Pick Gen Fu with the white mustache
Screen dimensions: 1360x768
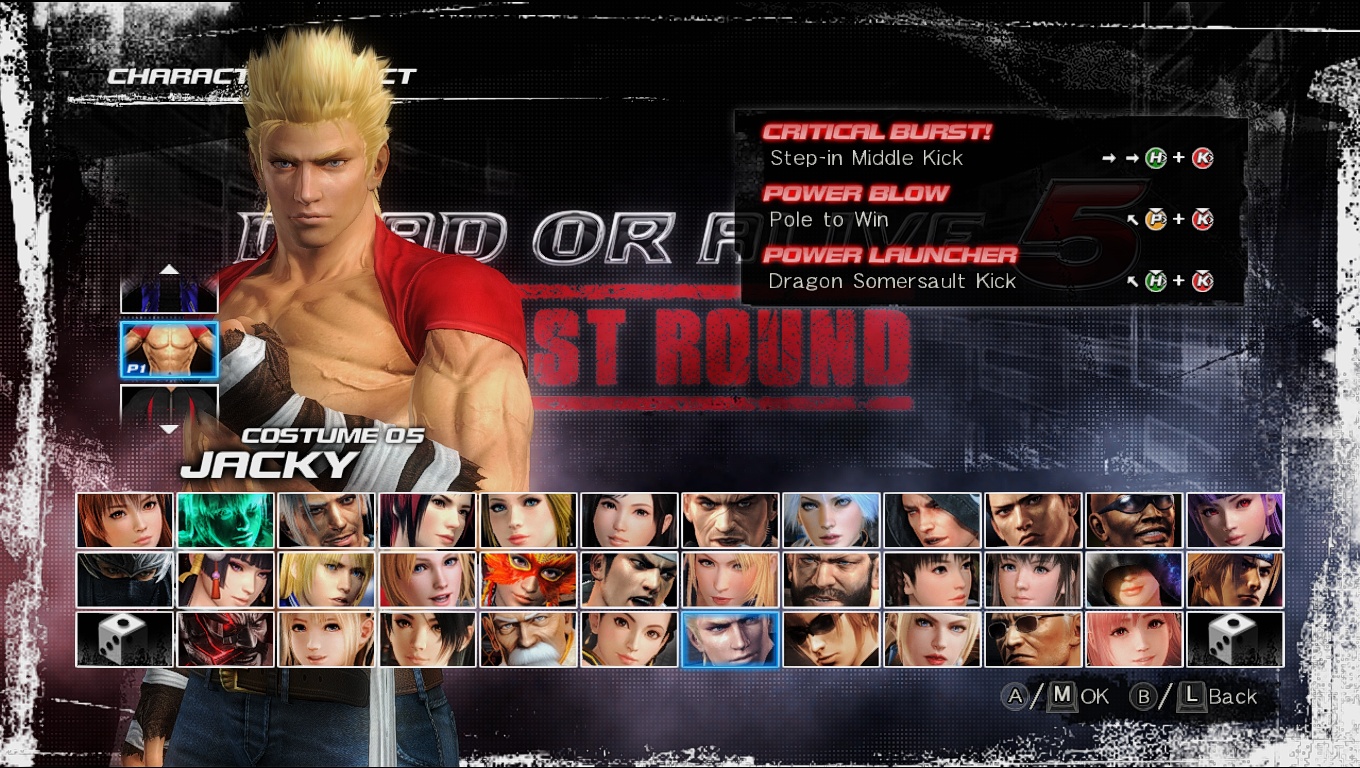[528, 640]
